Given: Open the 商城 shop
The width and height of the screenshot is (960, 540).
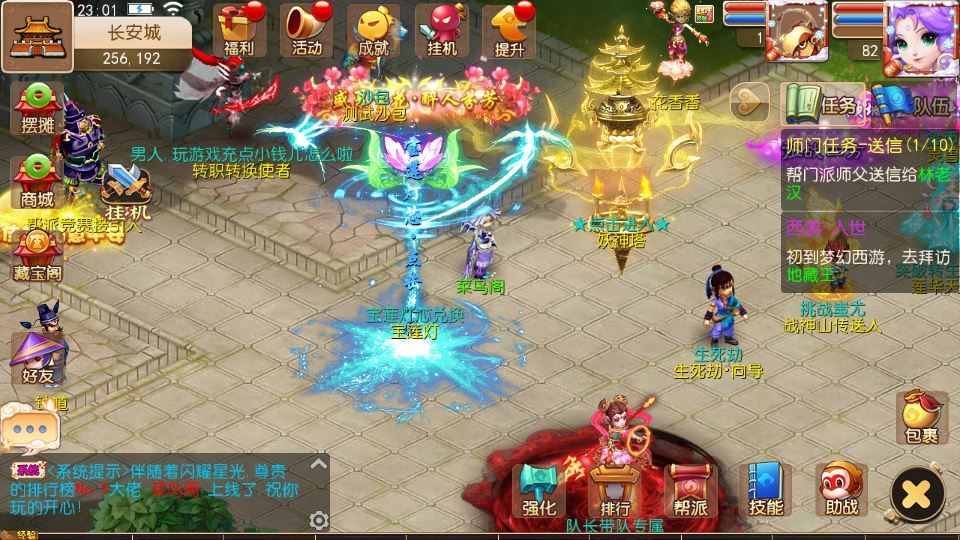Looking at the screenshot, I should pyautogui.click(x=37, y=180).
